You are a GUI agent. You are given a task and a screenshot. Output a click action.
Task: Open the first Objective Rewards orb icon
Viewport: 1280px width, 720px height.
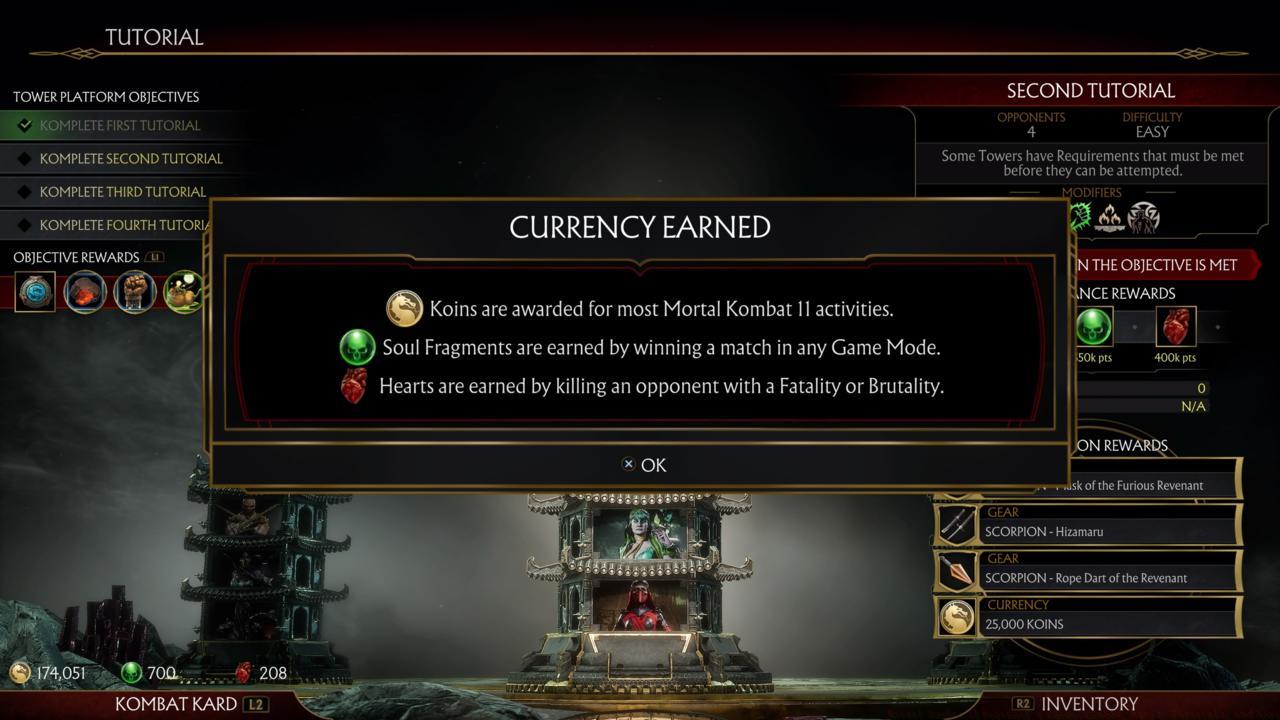[35, 291]
